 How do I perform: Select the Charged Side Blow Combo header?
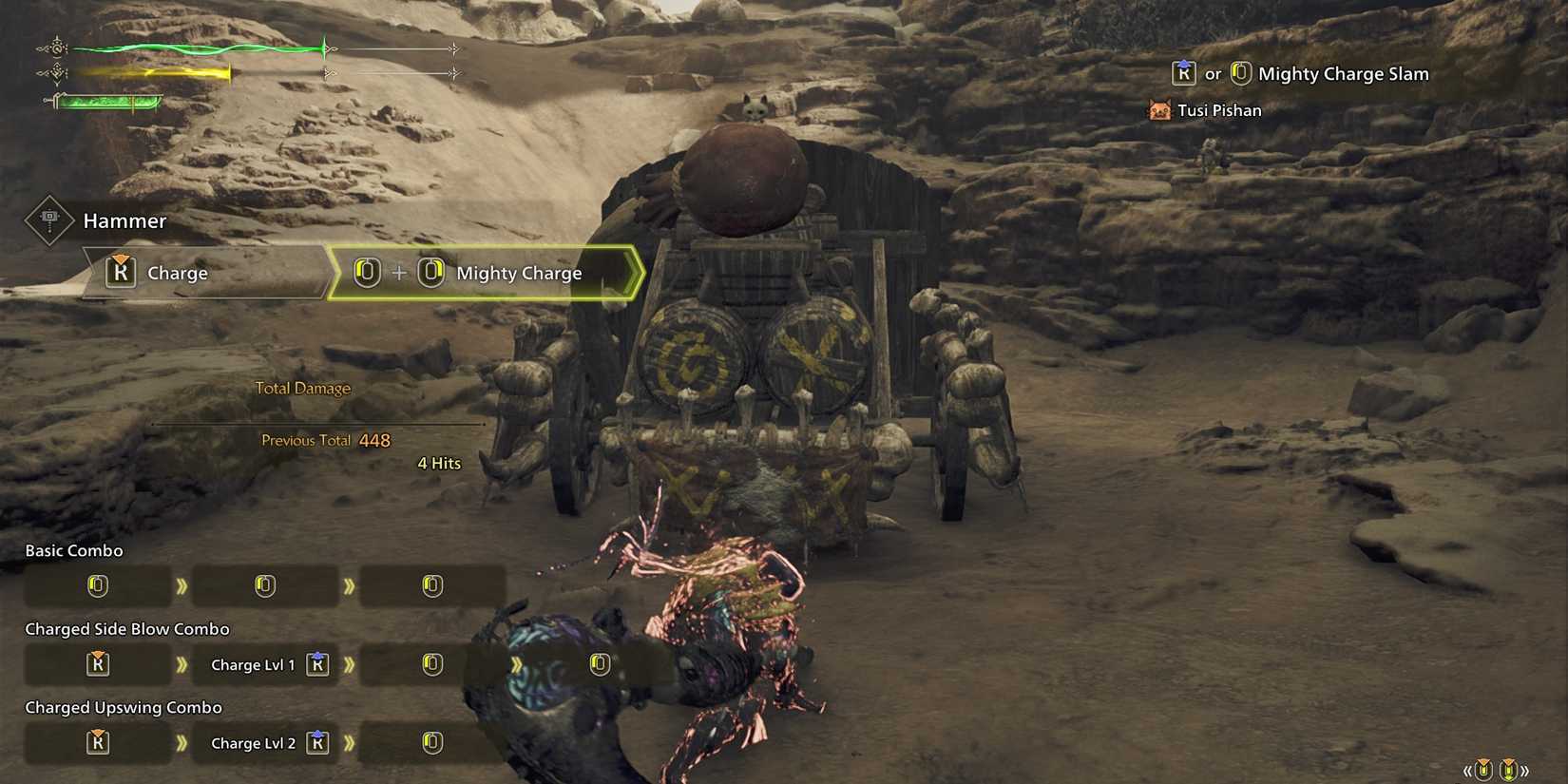pyautogui.click(x=125, y=628)
